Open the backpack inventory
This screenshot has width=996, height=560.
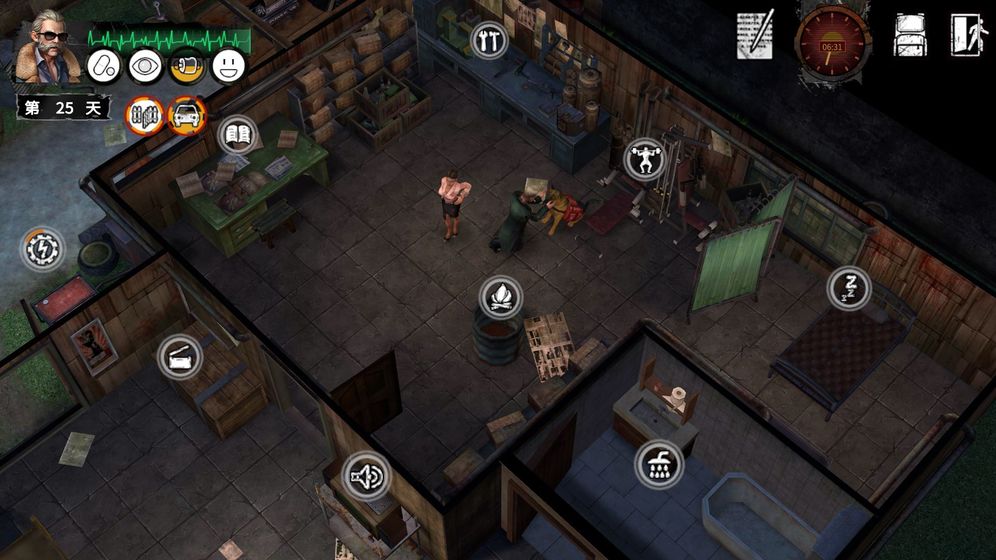point(910,36)
